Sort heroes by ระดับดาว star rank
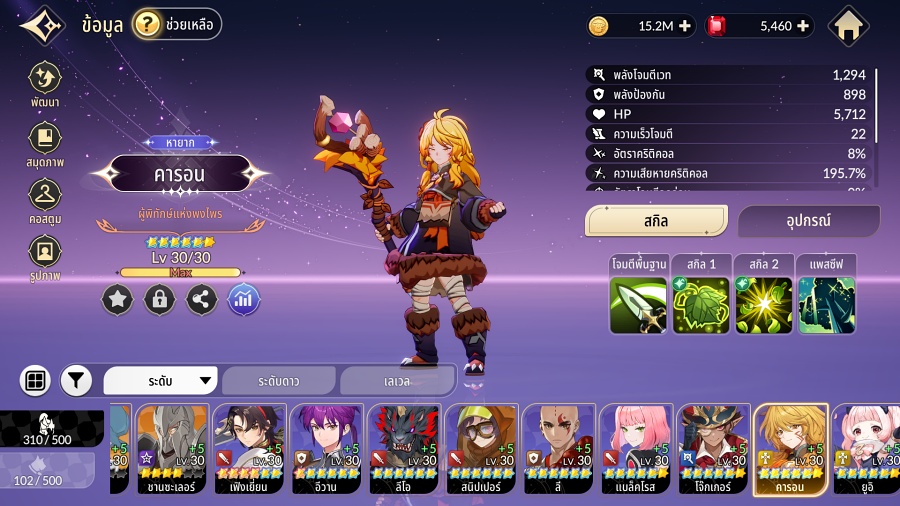Image resolution: width=900 pixels, height=506 pixels. (x=279, y=381)
